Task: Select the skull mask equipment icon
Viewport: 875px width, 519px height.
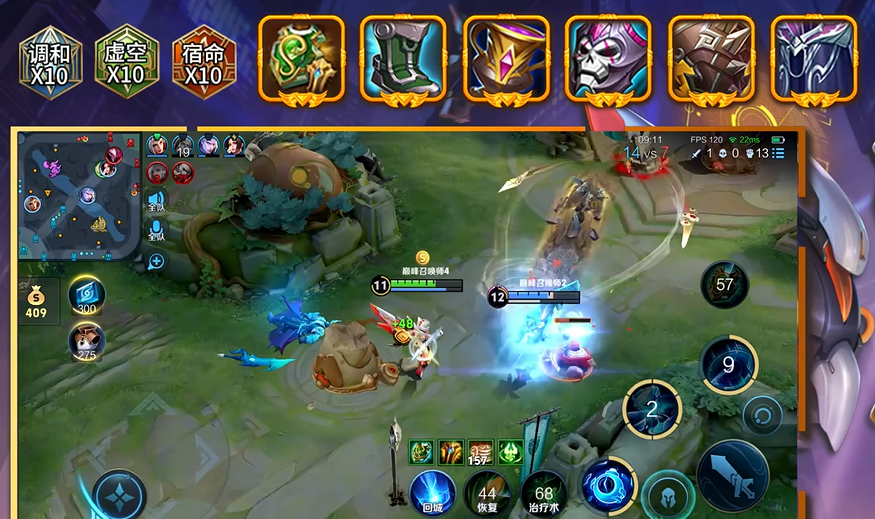Action: pos(608,58)
